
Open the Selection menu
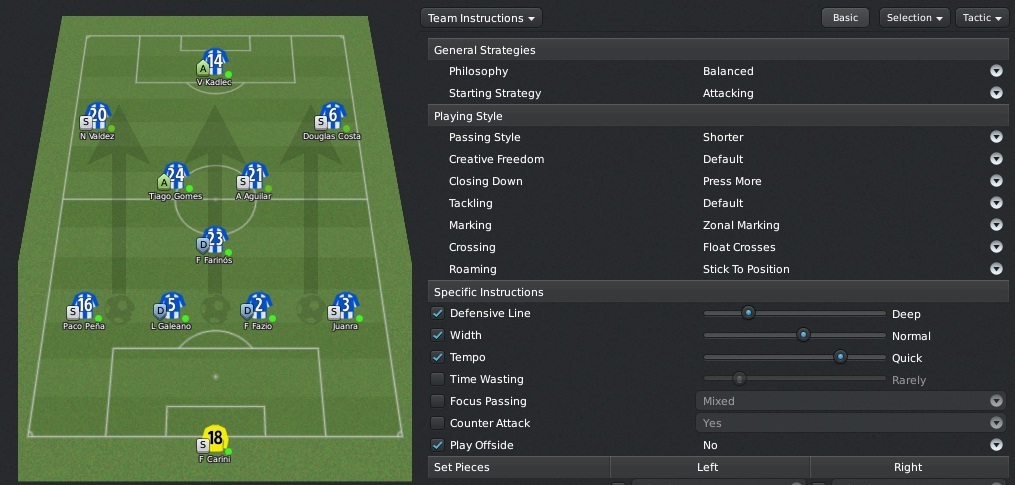pos(915,18)
